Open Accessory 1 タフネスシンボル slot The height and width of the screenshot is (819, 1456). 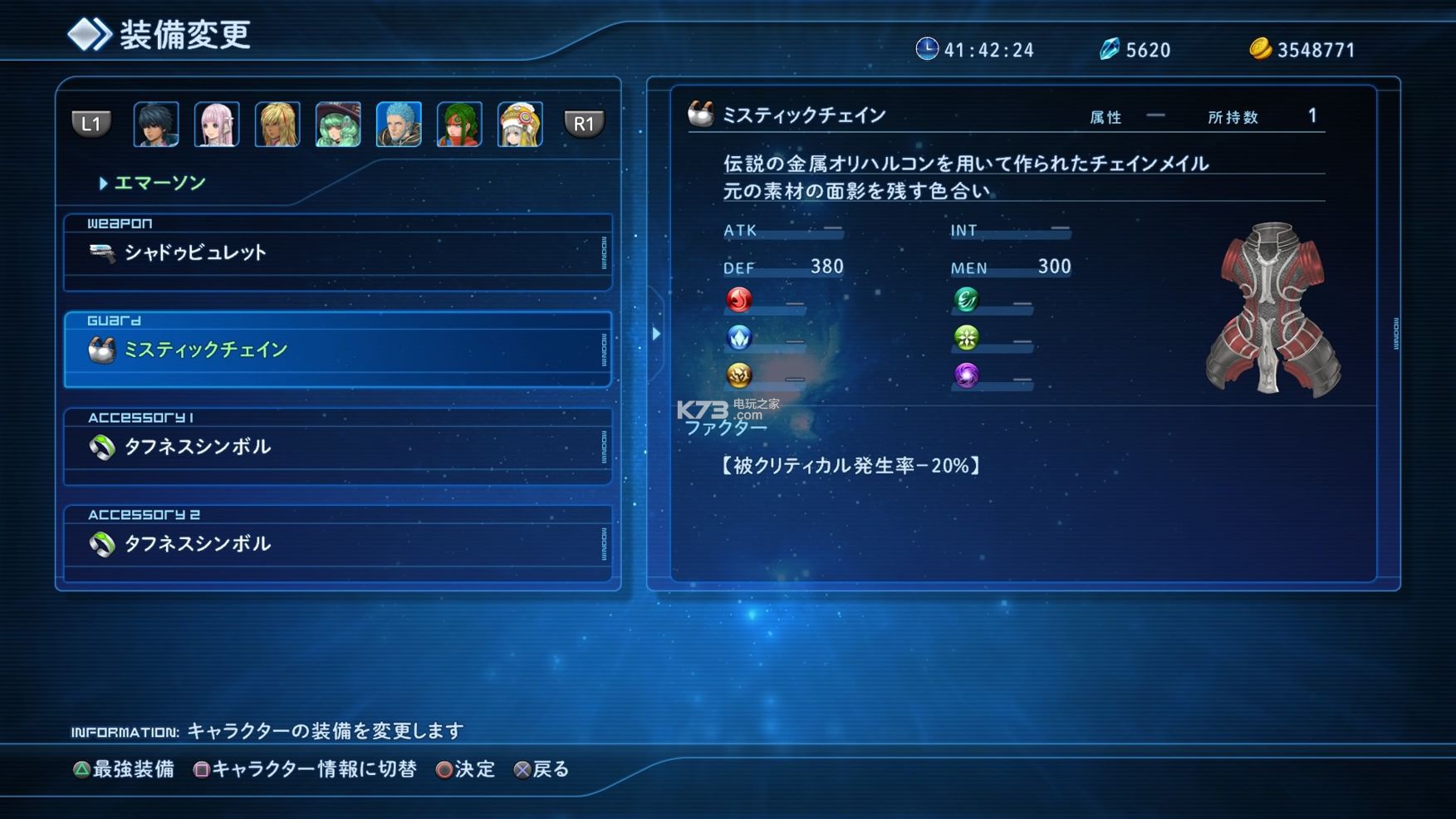[x=337, y=447]
